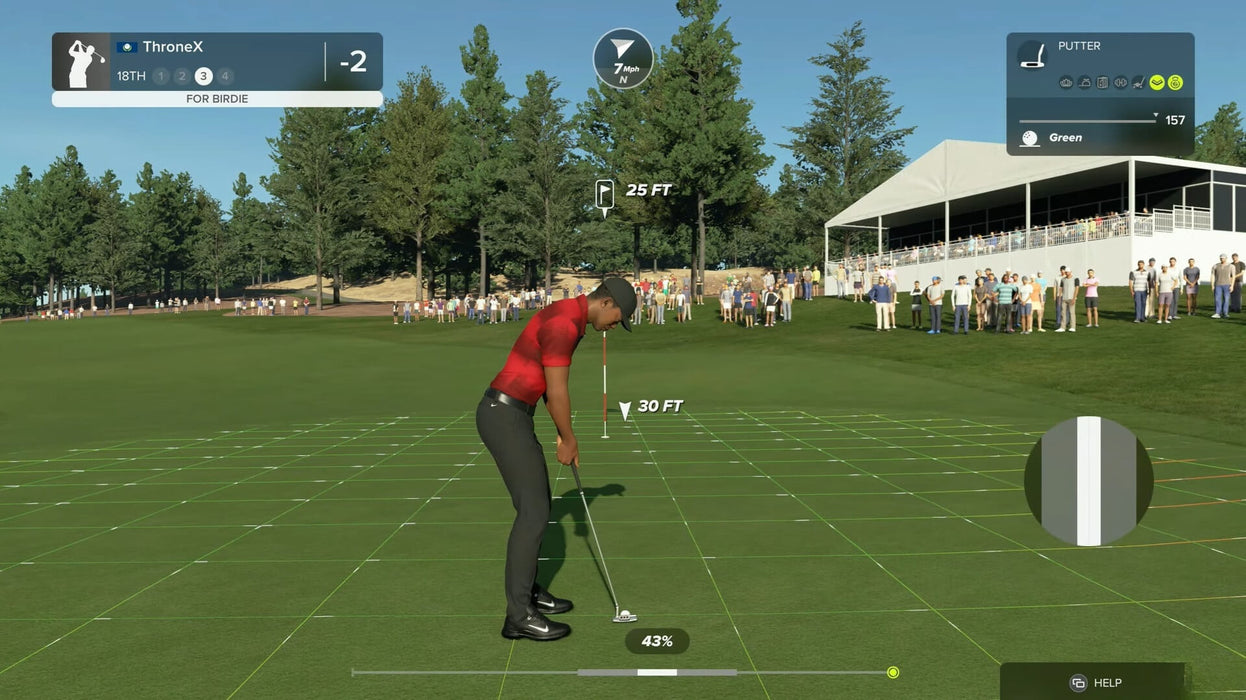Click the crown-shaped shot-type icon
This screenshot has width=1246, height=700.
1066,83
